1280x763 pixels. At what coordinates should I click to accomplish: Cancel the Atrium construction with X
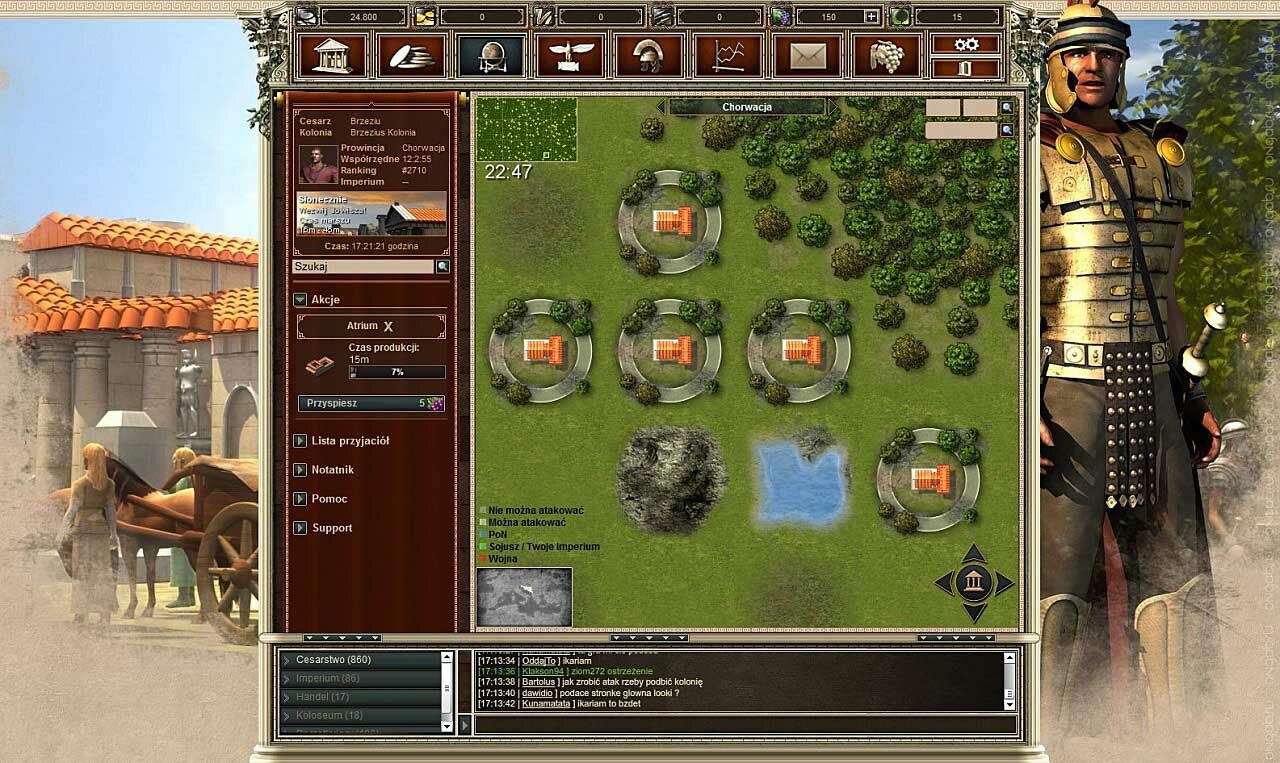[x=389, y=327]
